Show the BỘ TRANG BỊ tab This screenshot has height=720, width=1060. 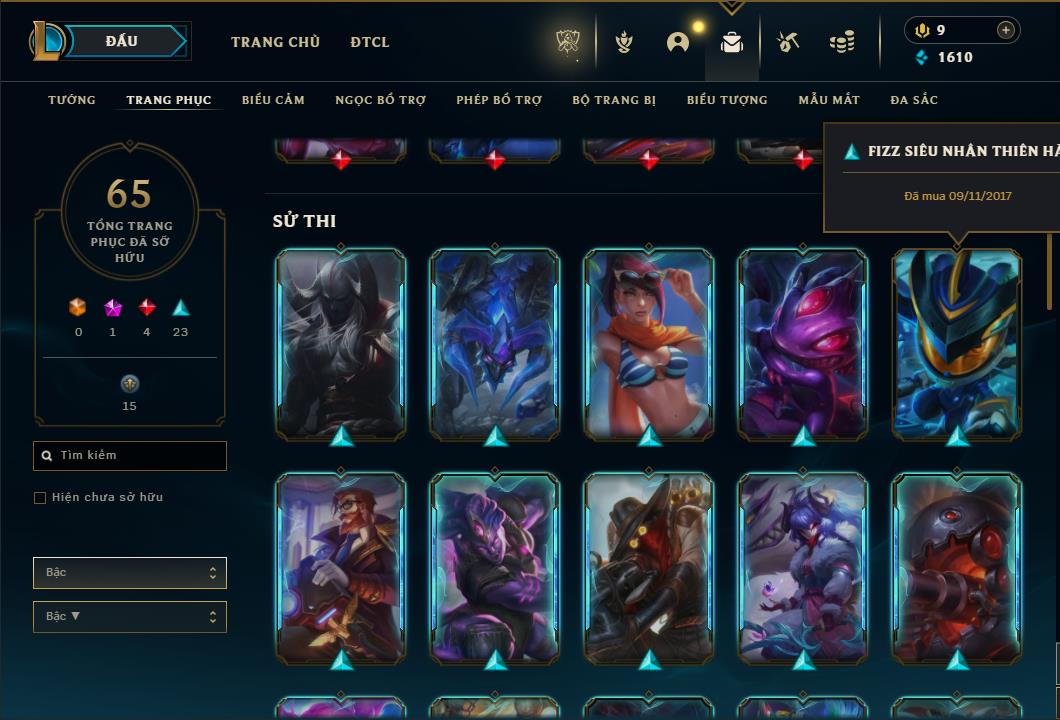click(614, 100)
